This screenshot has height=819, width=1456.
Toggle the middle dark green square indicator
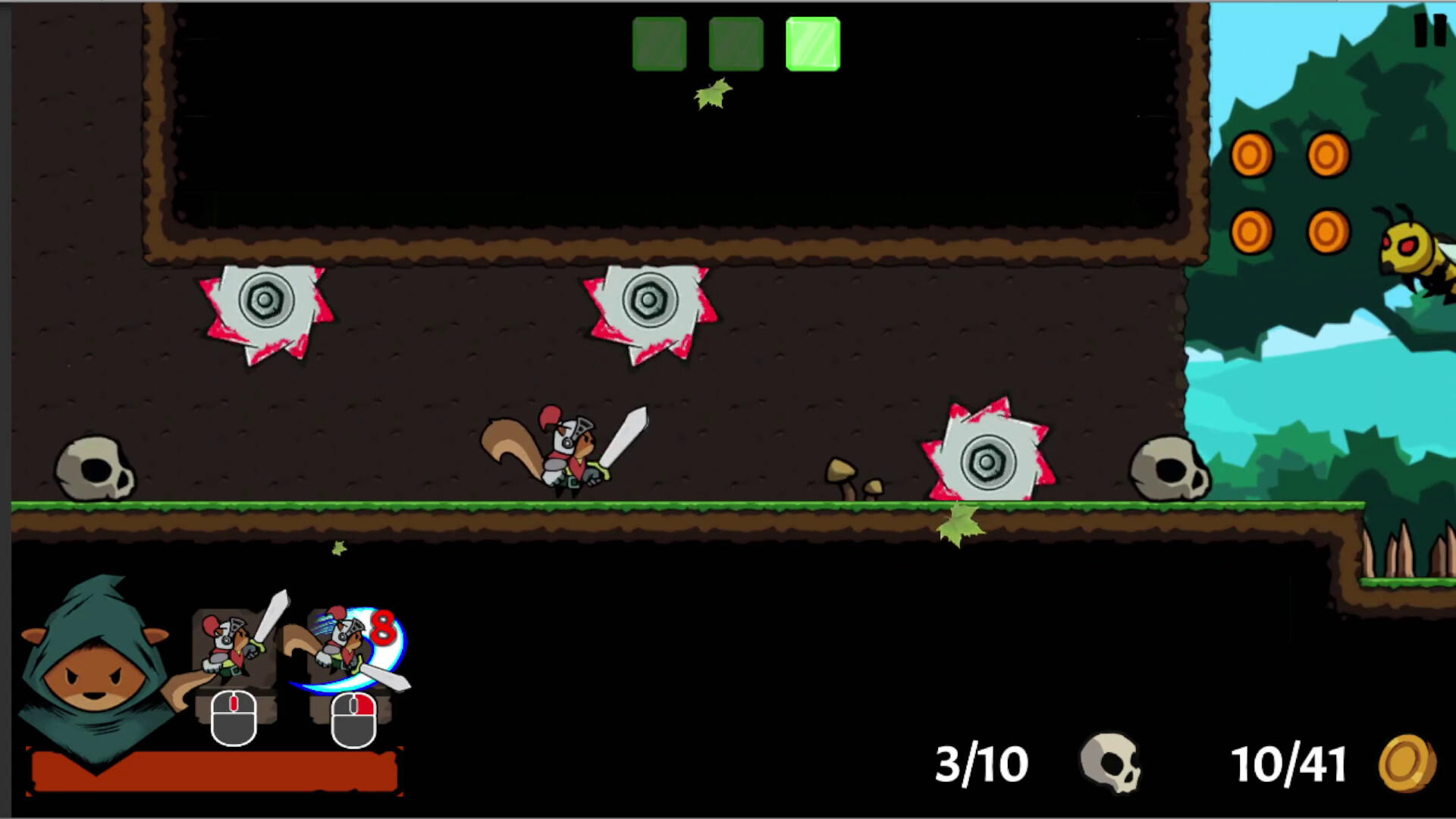pyautogui.click(x=736, y=43)
